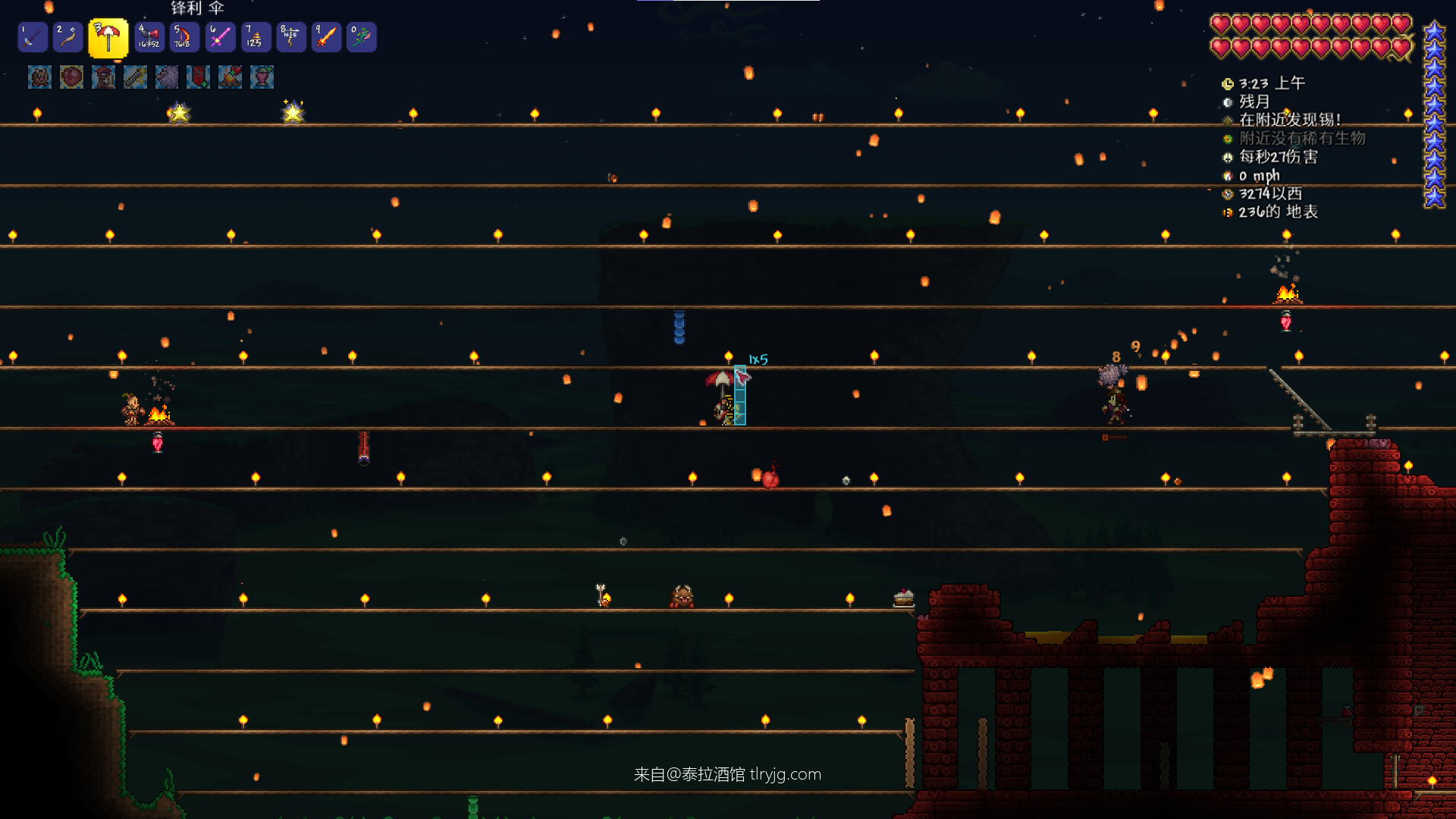Select the highlighted umbrella hotbar slot
Image resolution: width=1456 pixels, height=819 pixels.
[108, 38]
